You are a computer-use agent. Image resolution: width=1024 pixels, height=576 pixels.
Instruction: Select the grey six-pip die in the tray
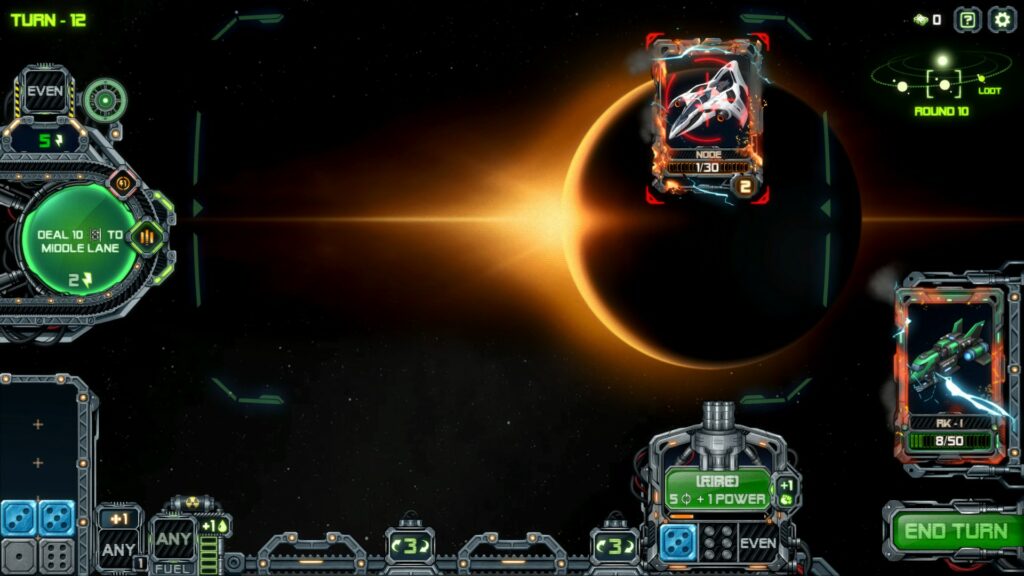[x=56, y=556]
